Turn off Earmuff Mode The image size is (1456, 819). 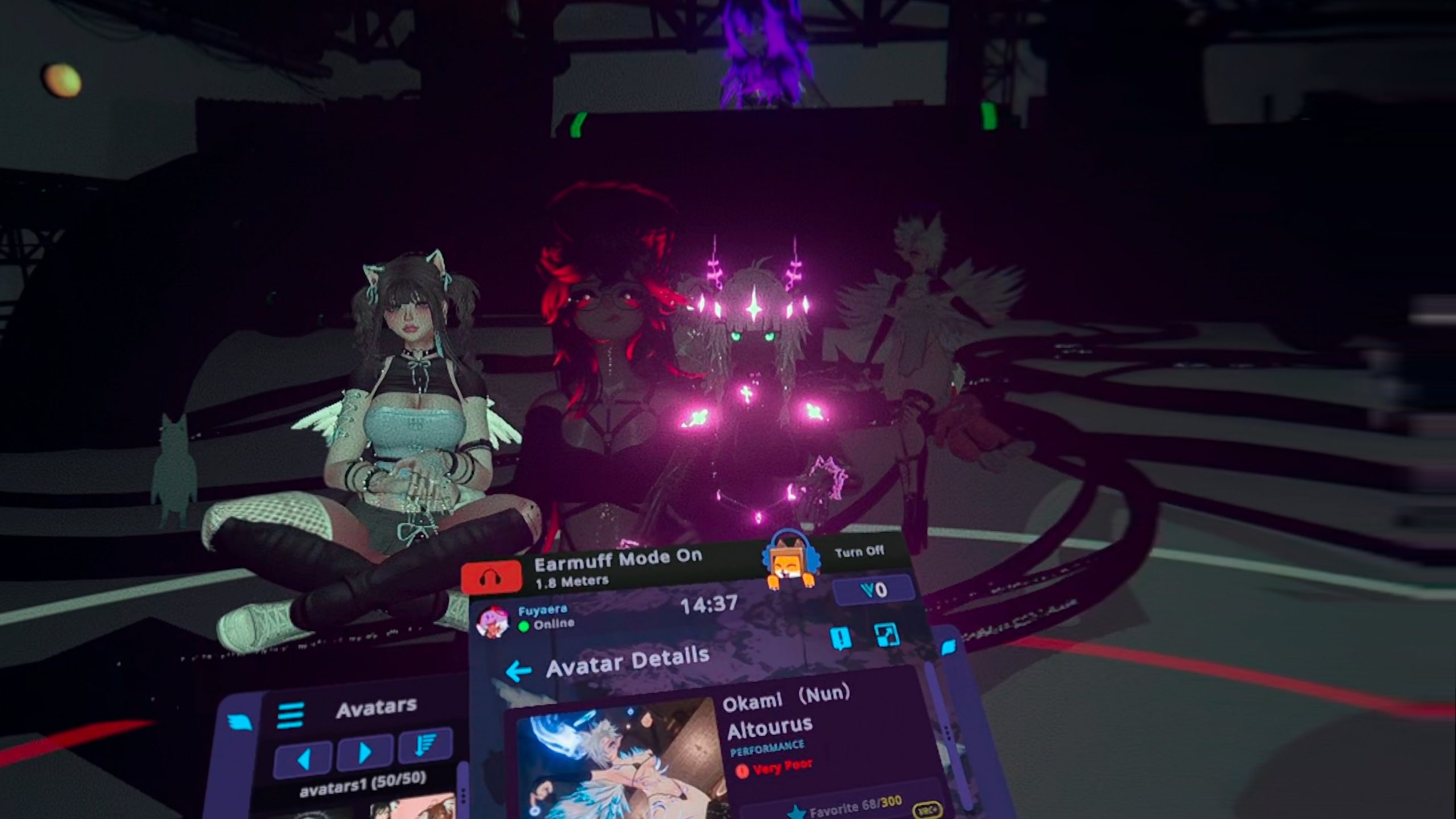859,551
